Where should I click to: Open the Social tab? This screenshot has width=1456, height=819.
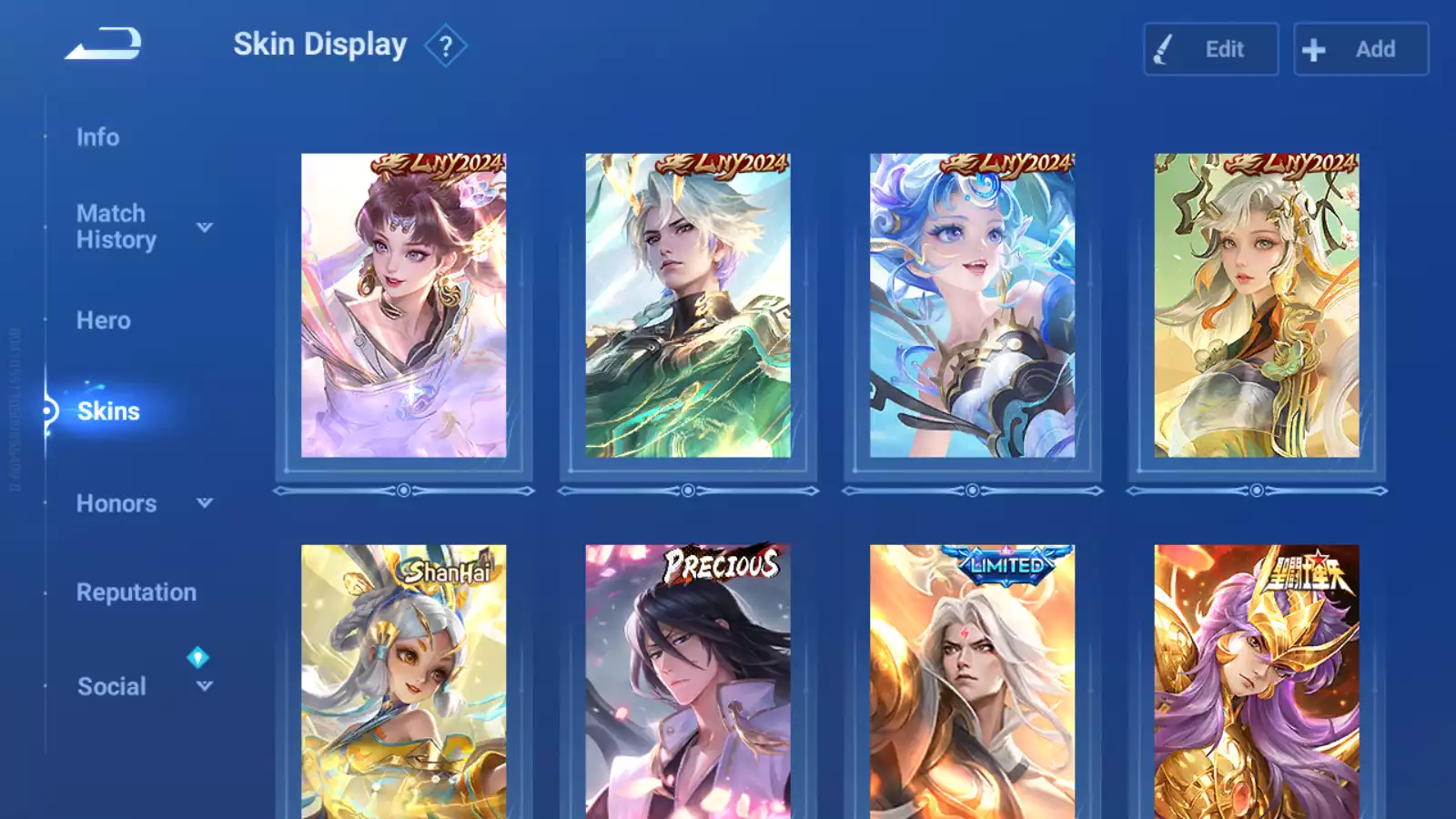click(x=111, y=686)
